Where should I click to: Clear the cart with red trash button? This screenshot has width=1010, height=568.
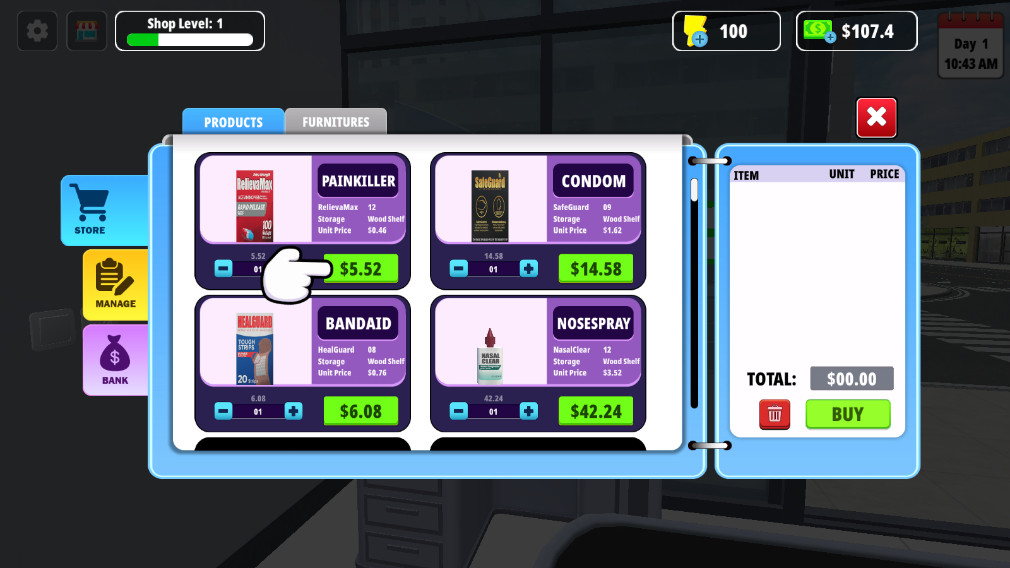pyautogui.click(x=774, y=414)
